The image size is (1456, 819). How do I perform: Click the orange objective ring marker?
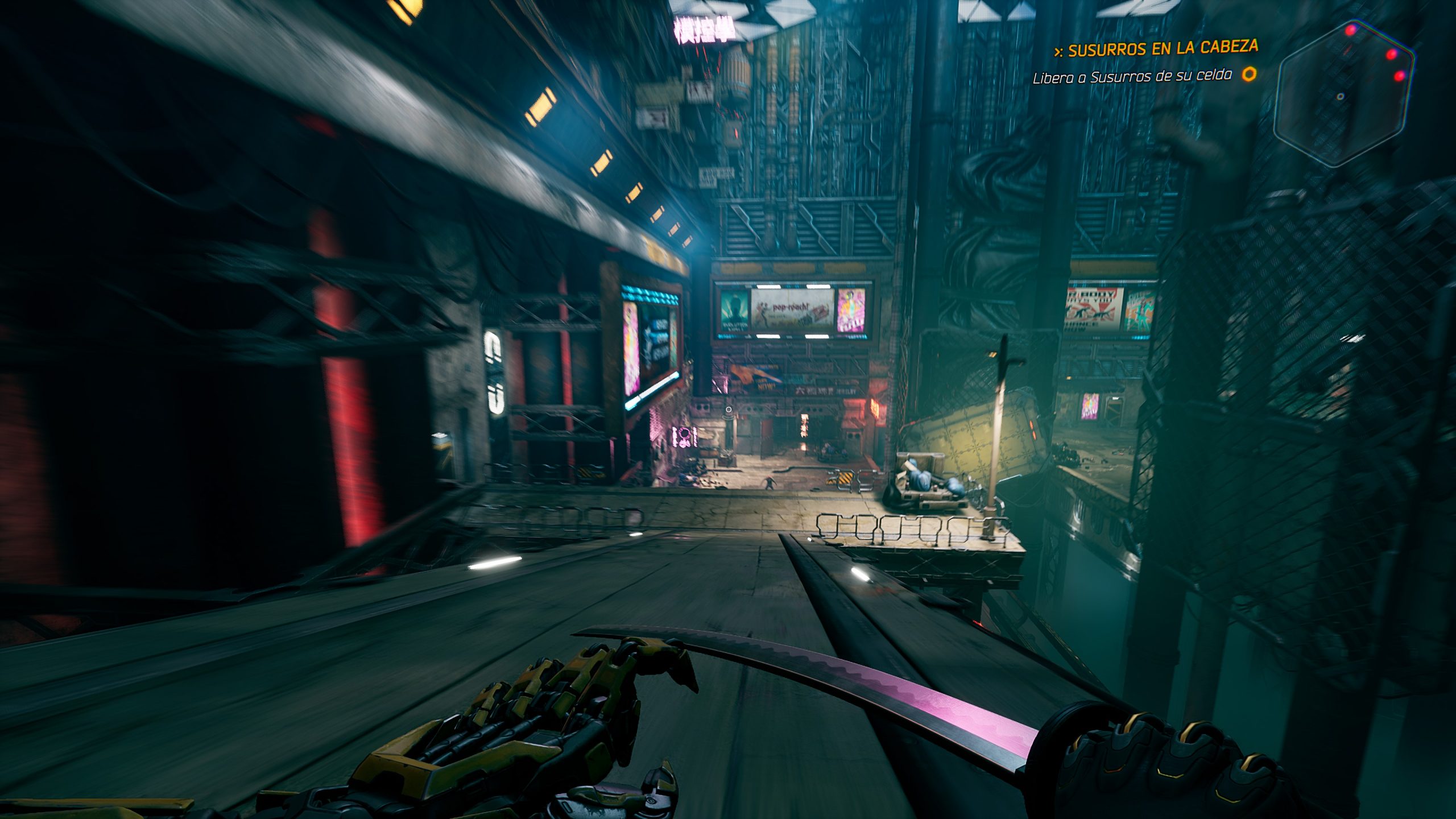pos(1249,74)
